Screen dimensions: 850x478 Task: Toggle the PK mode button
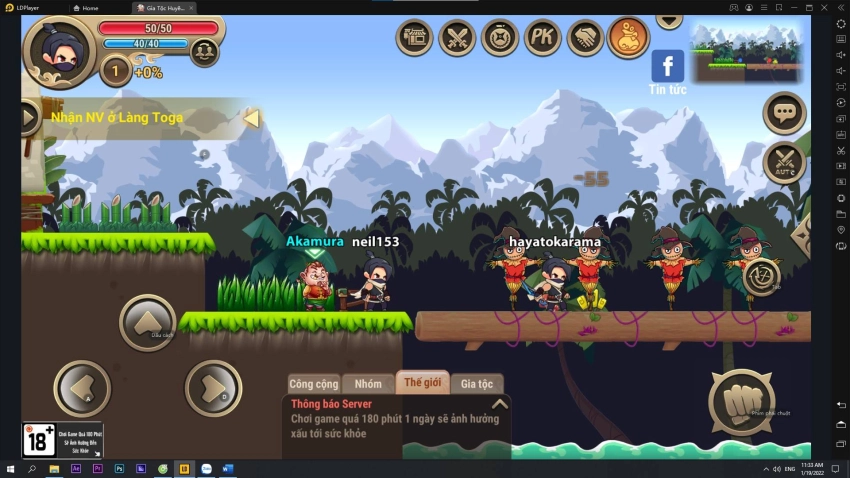click(x=543, y=38)
